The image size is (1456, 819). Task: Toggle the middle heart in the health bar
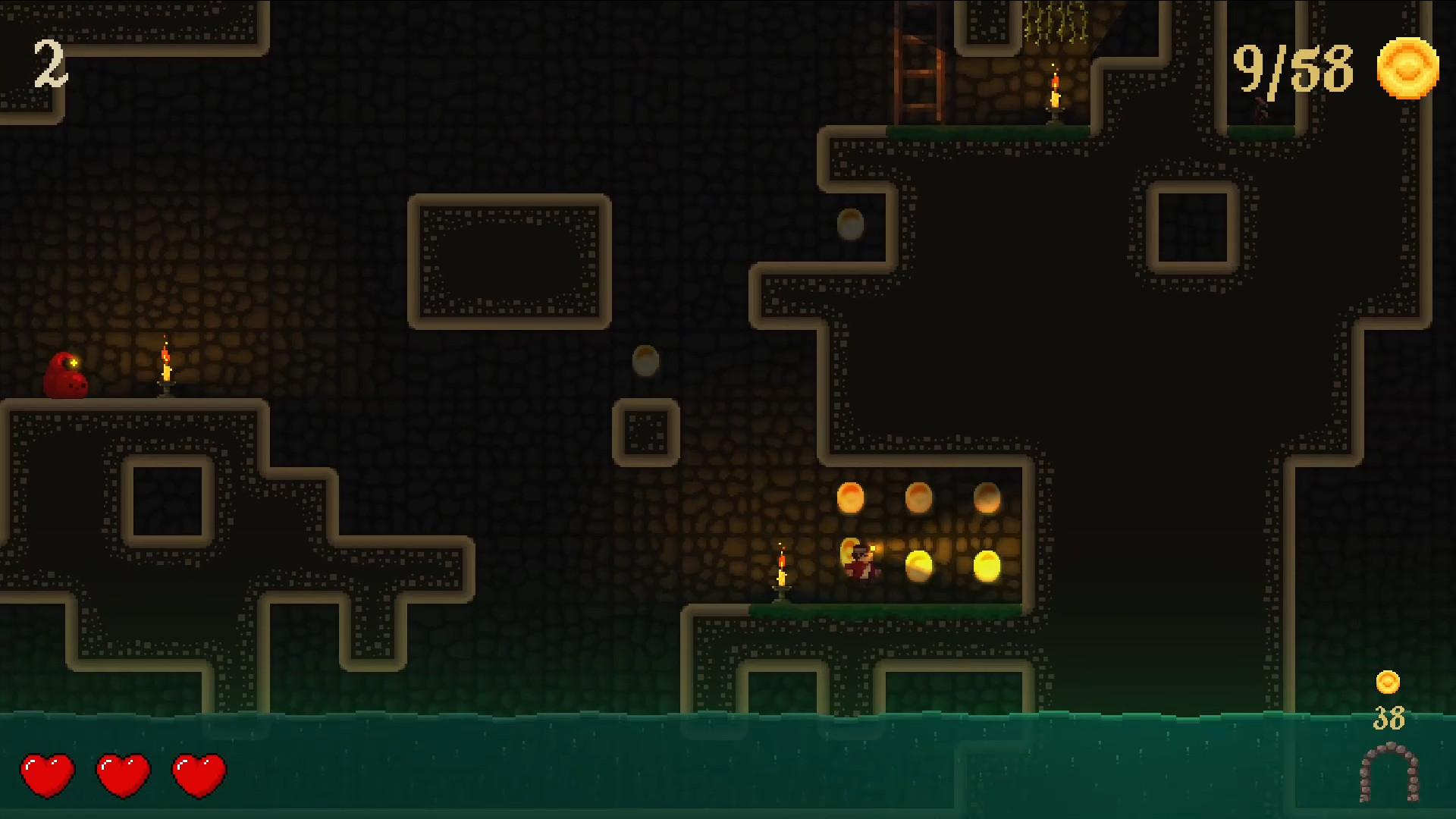[x=121, y=774]
